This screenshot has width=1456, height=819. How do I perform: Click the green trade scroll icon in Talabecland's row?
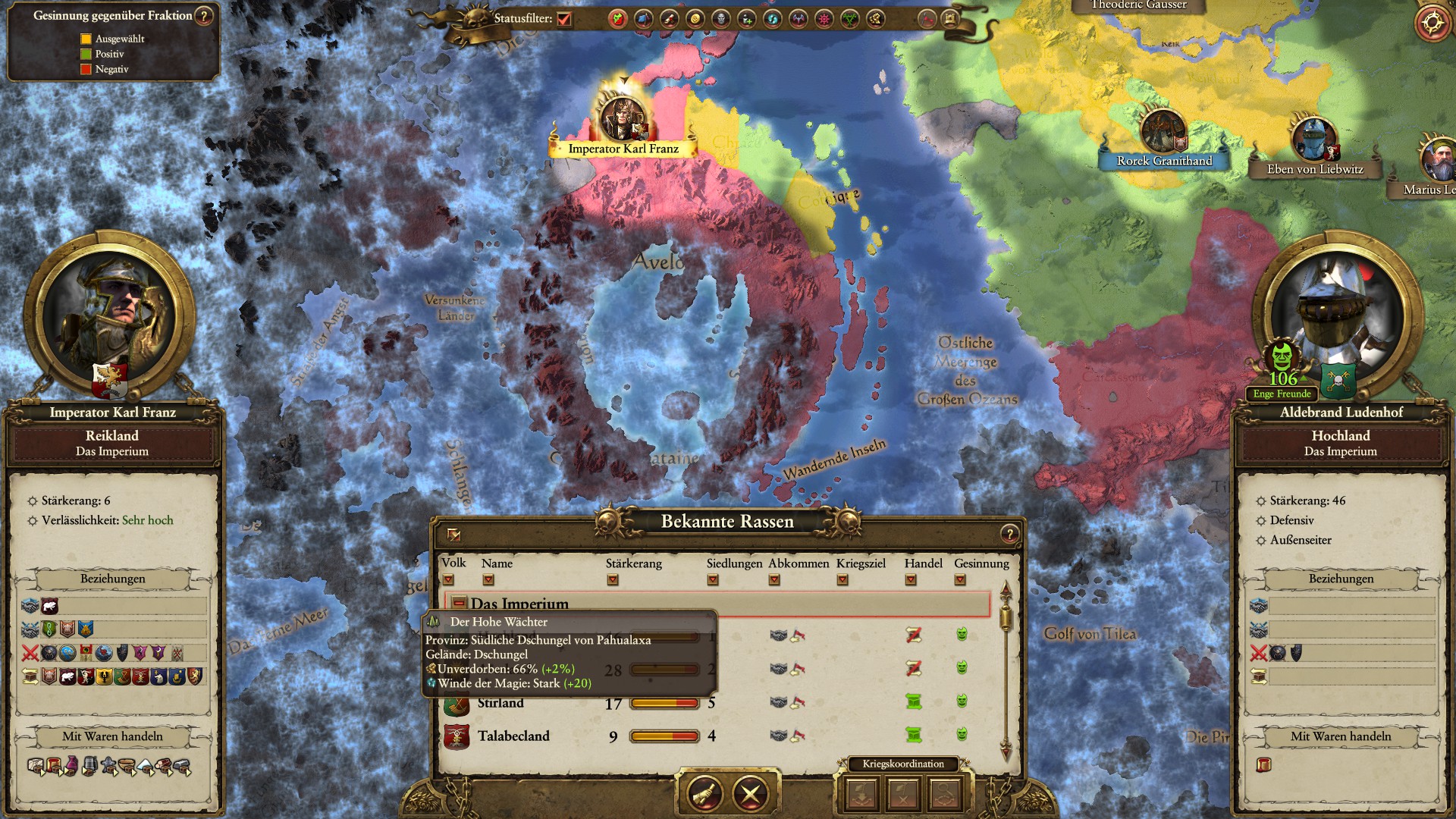pyautogui.click(x=915, y=736)
